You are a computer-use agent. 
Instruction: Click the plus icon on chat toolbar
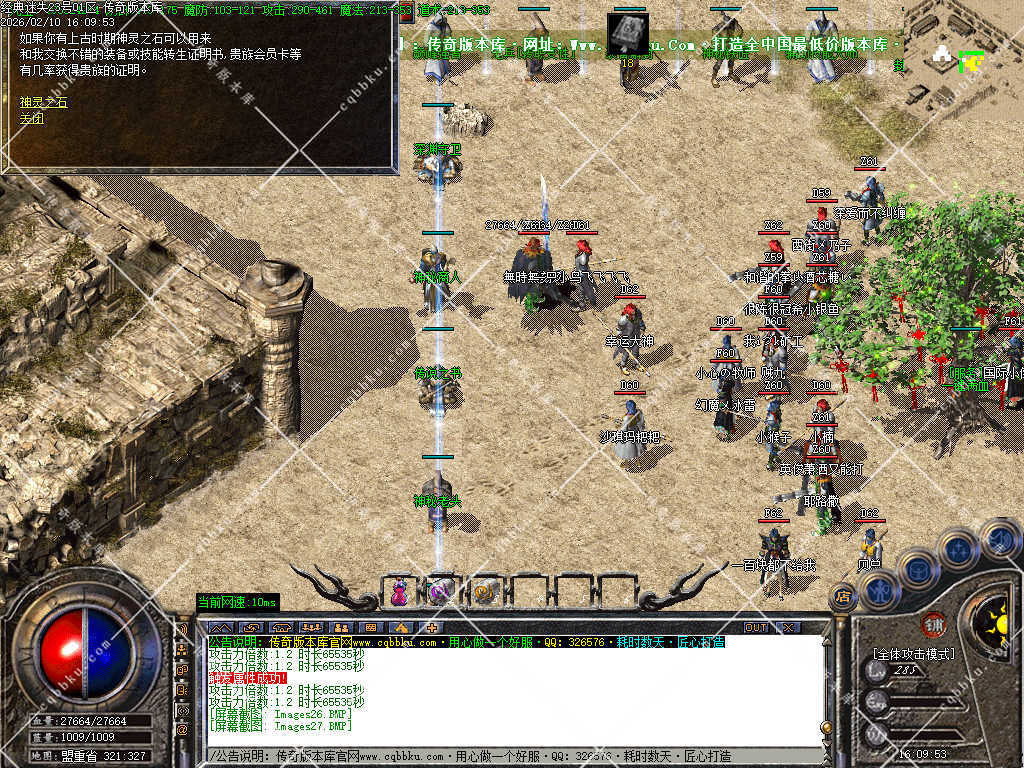point(431,628)
